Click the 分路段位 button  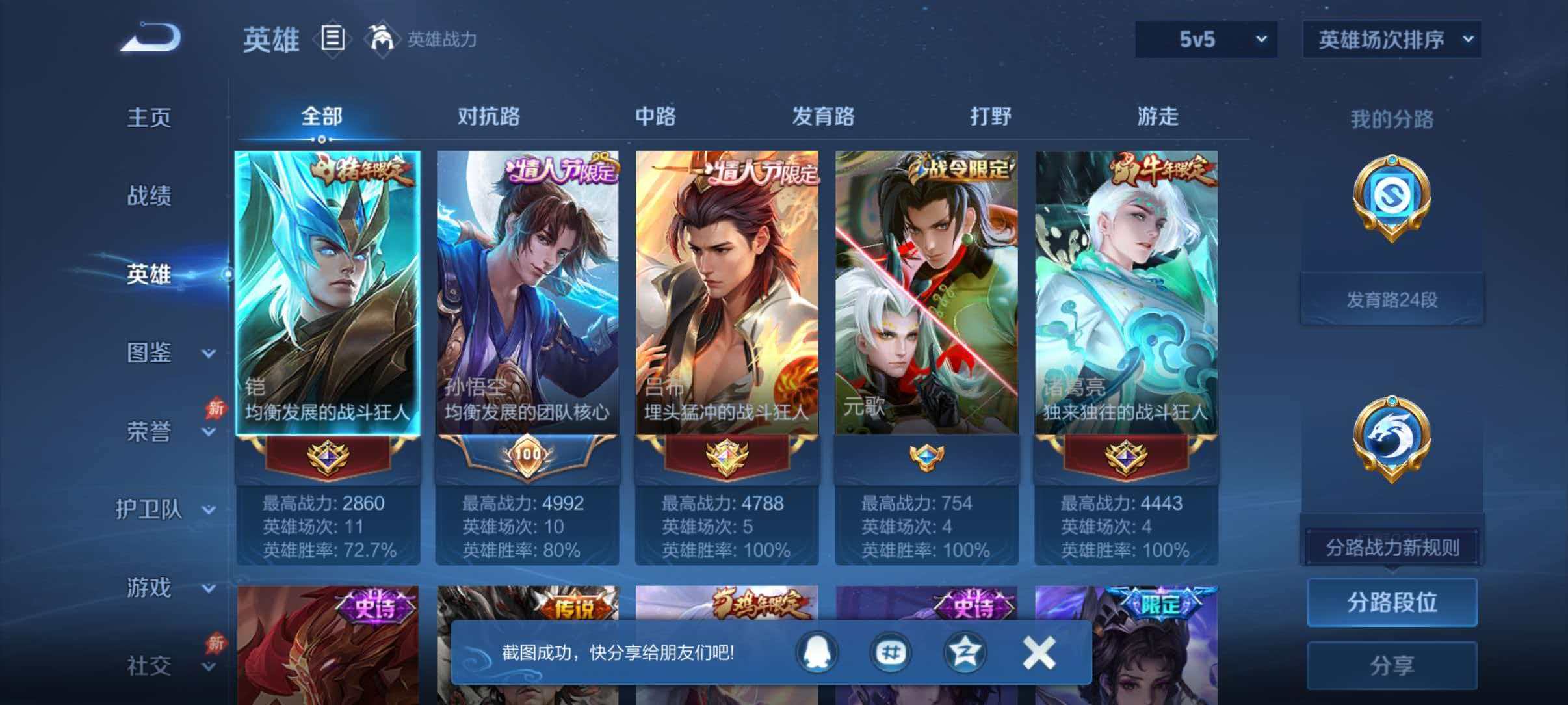coord(1392,602)
